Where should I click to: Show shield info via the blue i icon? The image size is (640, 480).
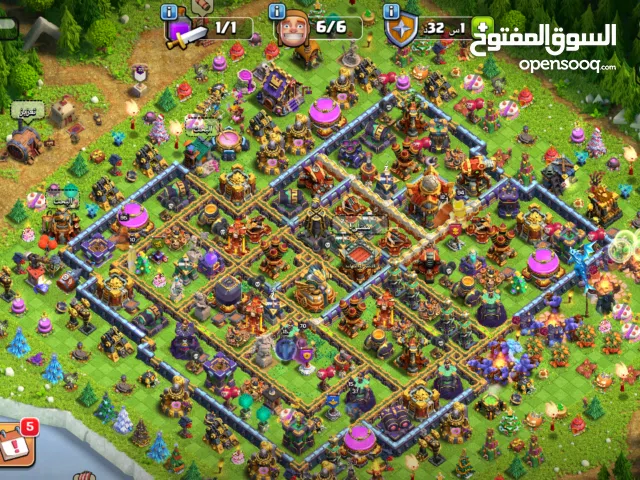coord(391,11)
